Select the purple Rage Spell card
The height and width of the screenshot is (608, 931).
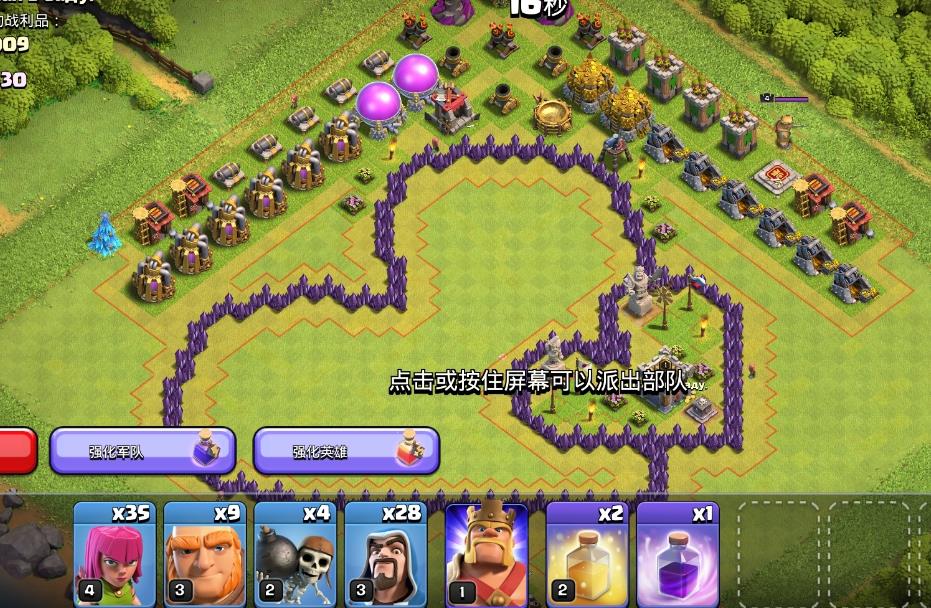click(677, 553)
